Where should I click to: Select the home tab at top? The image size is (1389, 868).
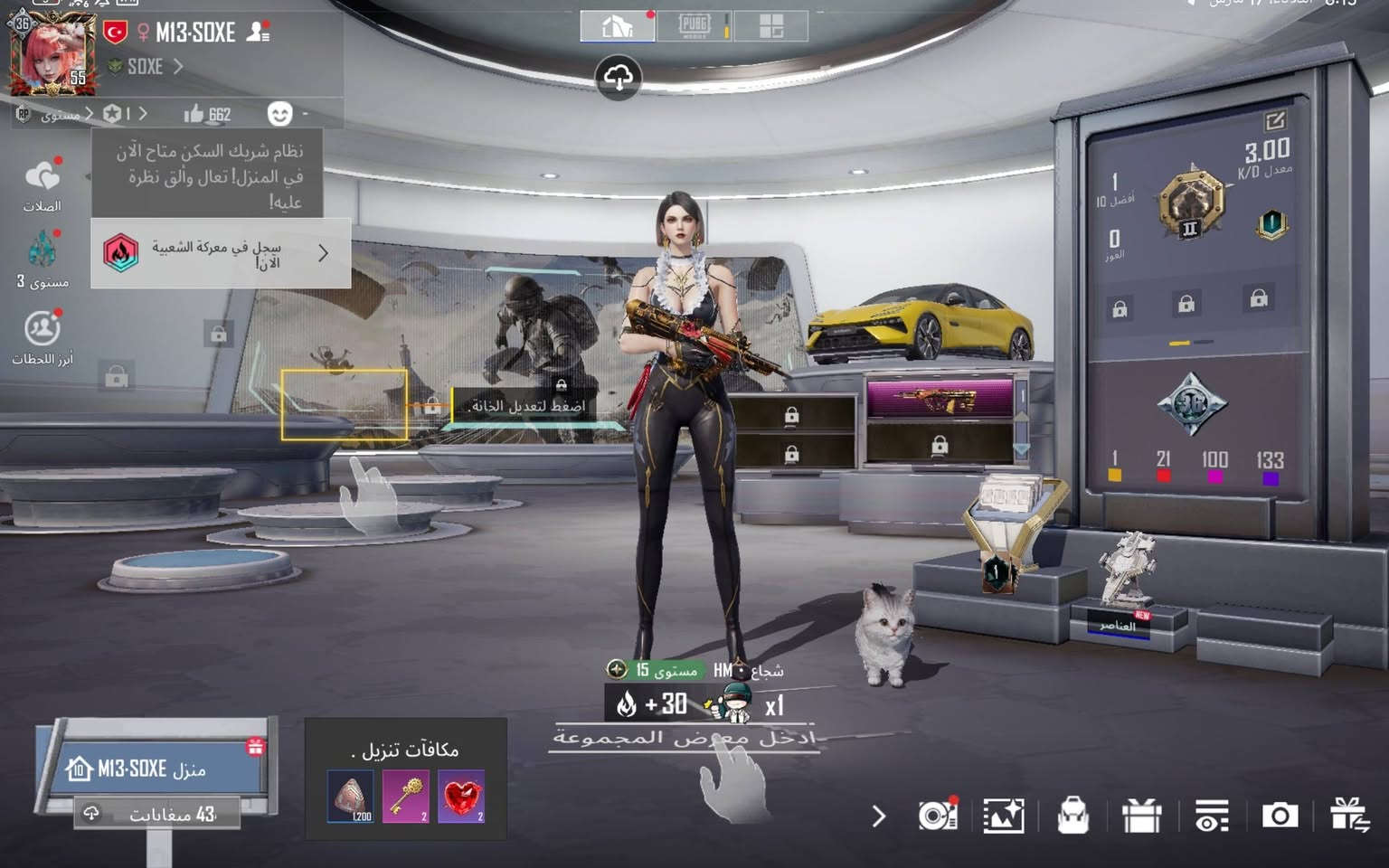click(x=617, y=26)
